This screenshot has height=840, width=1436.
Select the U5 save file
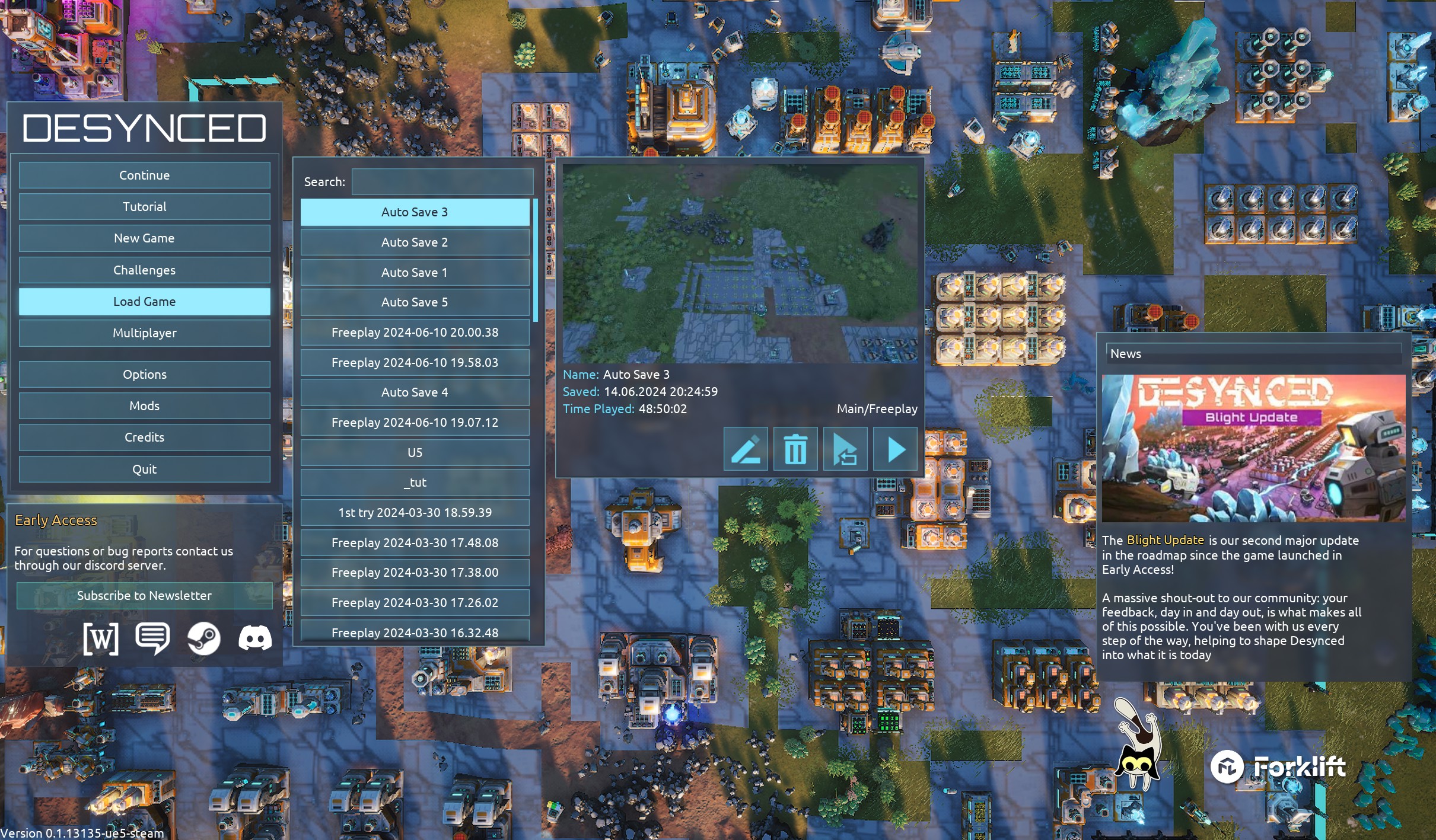pyautogui.click(x=415, y=453)
